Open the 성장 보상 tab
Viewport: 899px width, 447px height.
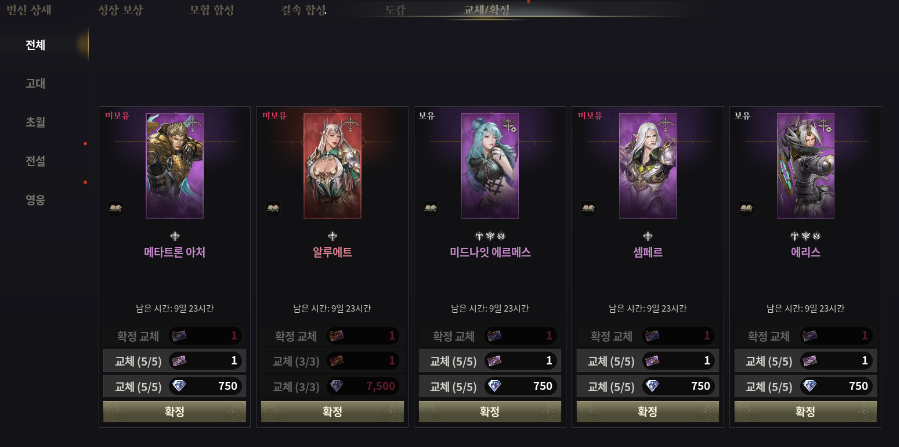pos(120,10)
